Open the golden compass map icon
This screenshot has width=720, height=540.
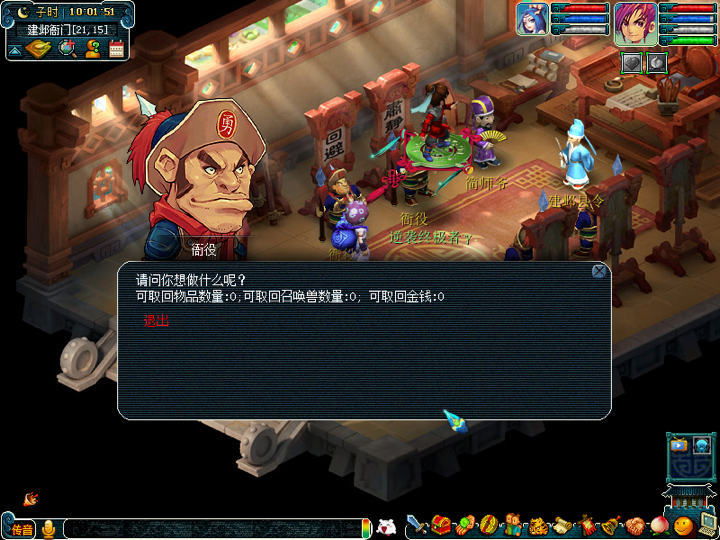point(40,48)
